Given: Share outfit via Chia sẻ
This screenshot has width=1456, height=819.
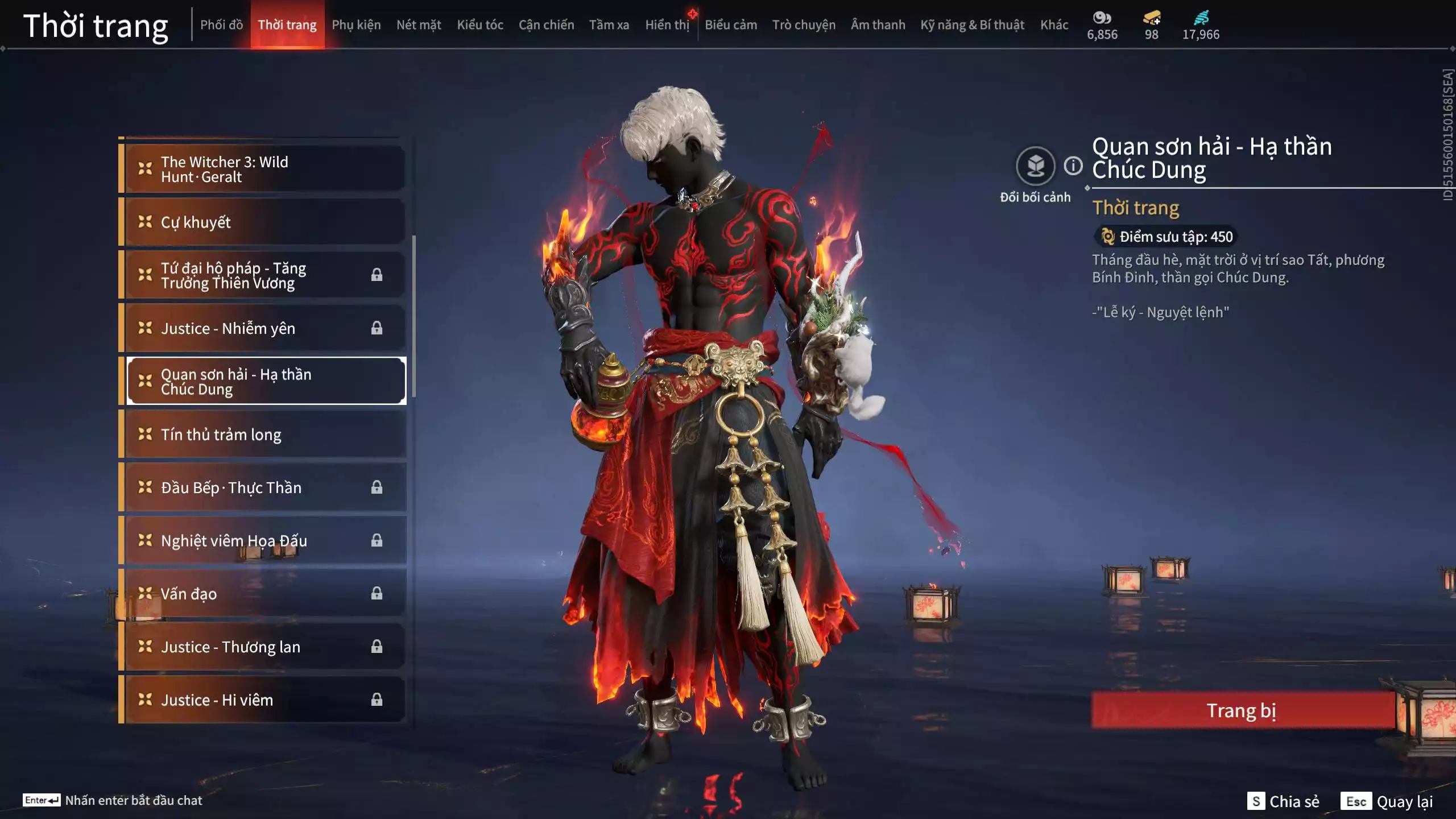Looking at the screenshot, I should 1284,801.
